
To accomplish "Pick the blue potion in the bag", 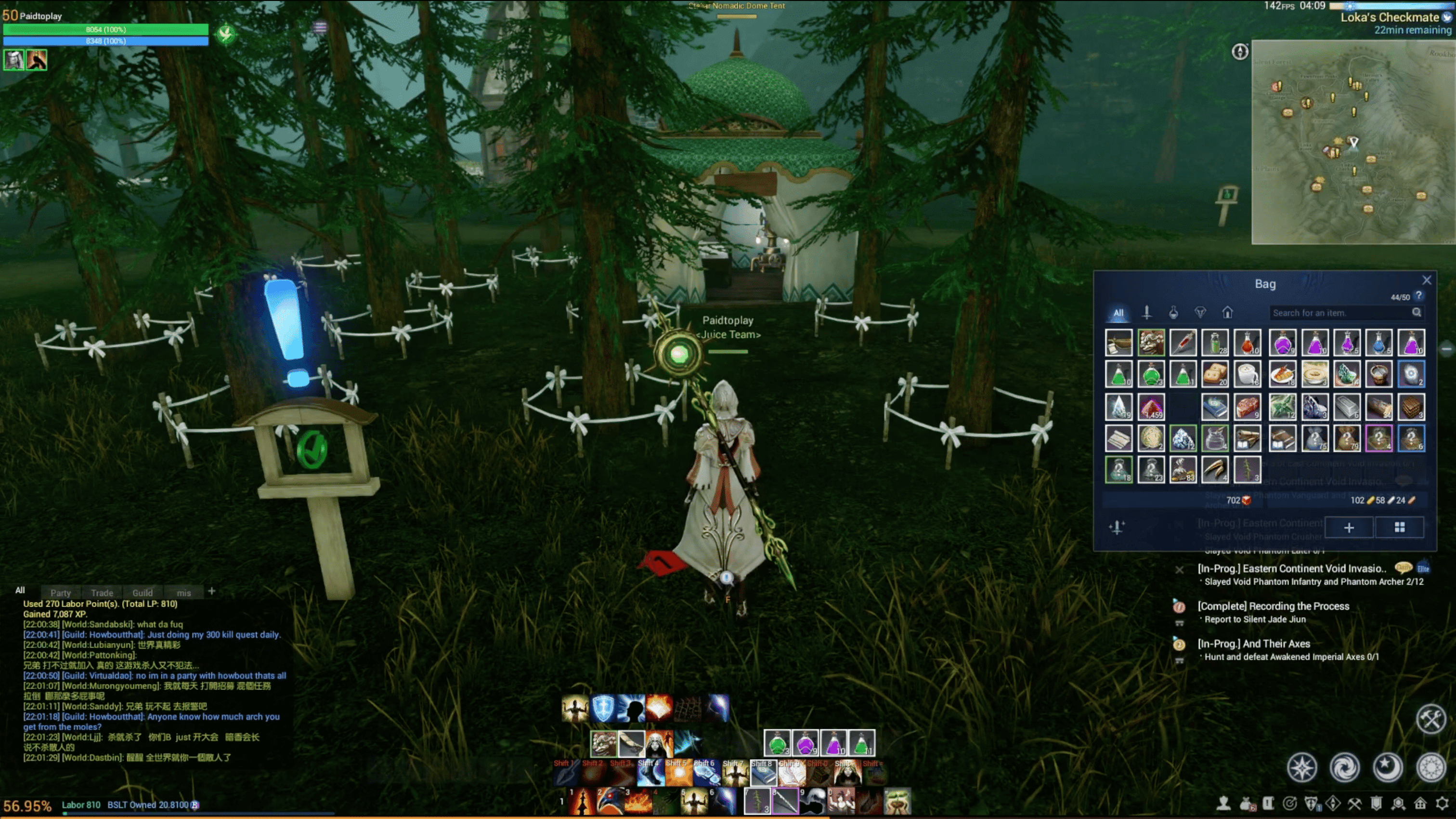I will click(x=1379, y=343).
